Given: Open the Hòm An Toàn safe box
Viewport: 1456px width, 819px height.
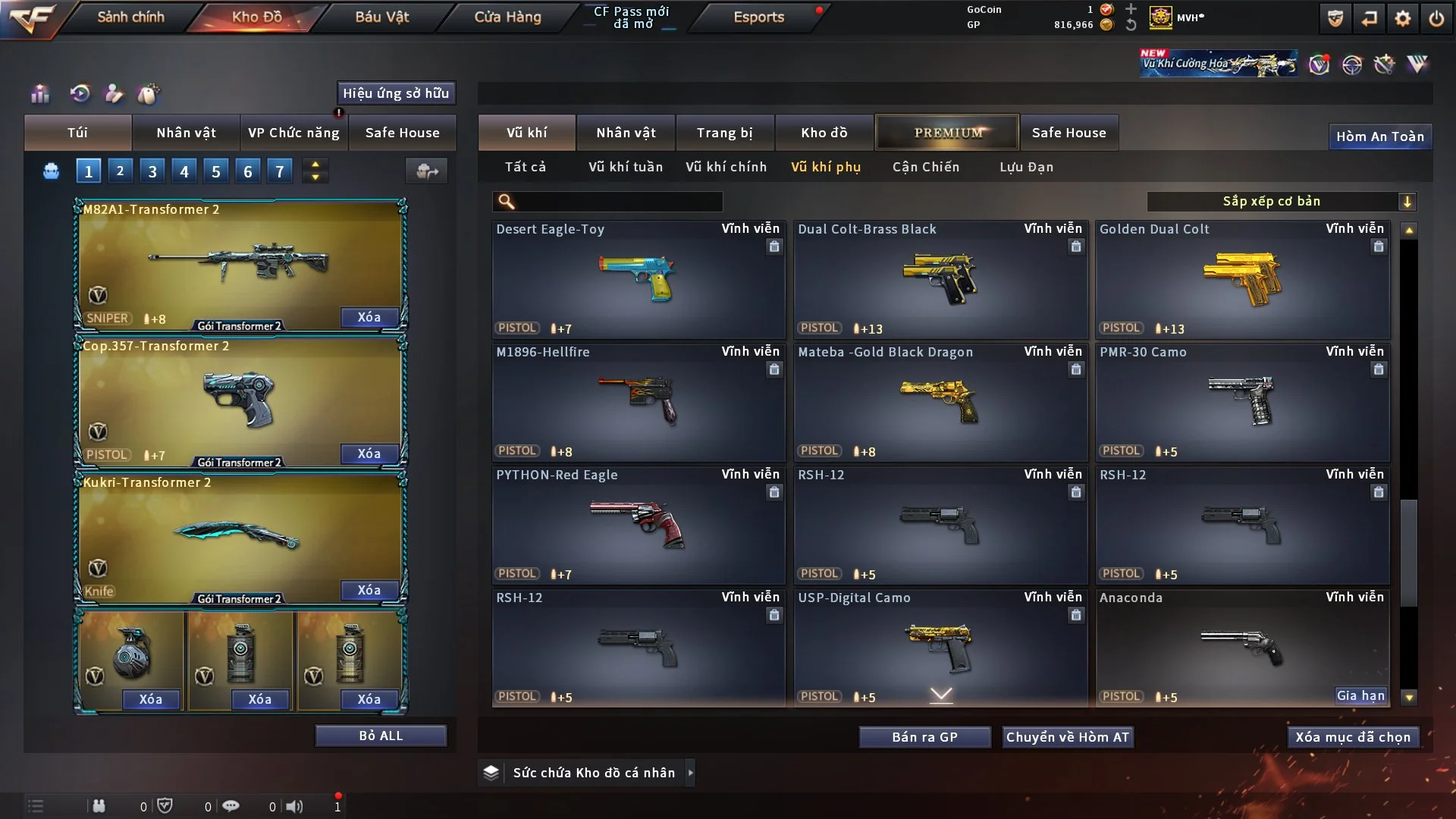Looking at the screenshot, I should [x=1379, y=136].
